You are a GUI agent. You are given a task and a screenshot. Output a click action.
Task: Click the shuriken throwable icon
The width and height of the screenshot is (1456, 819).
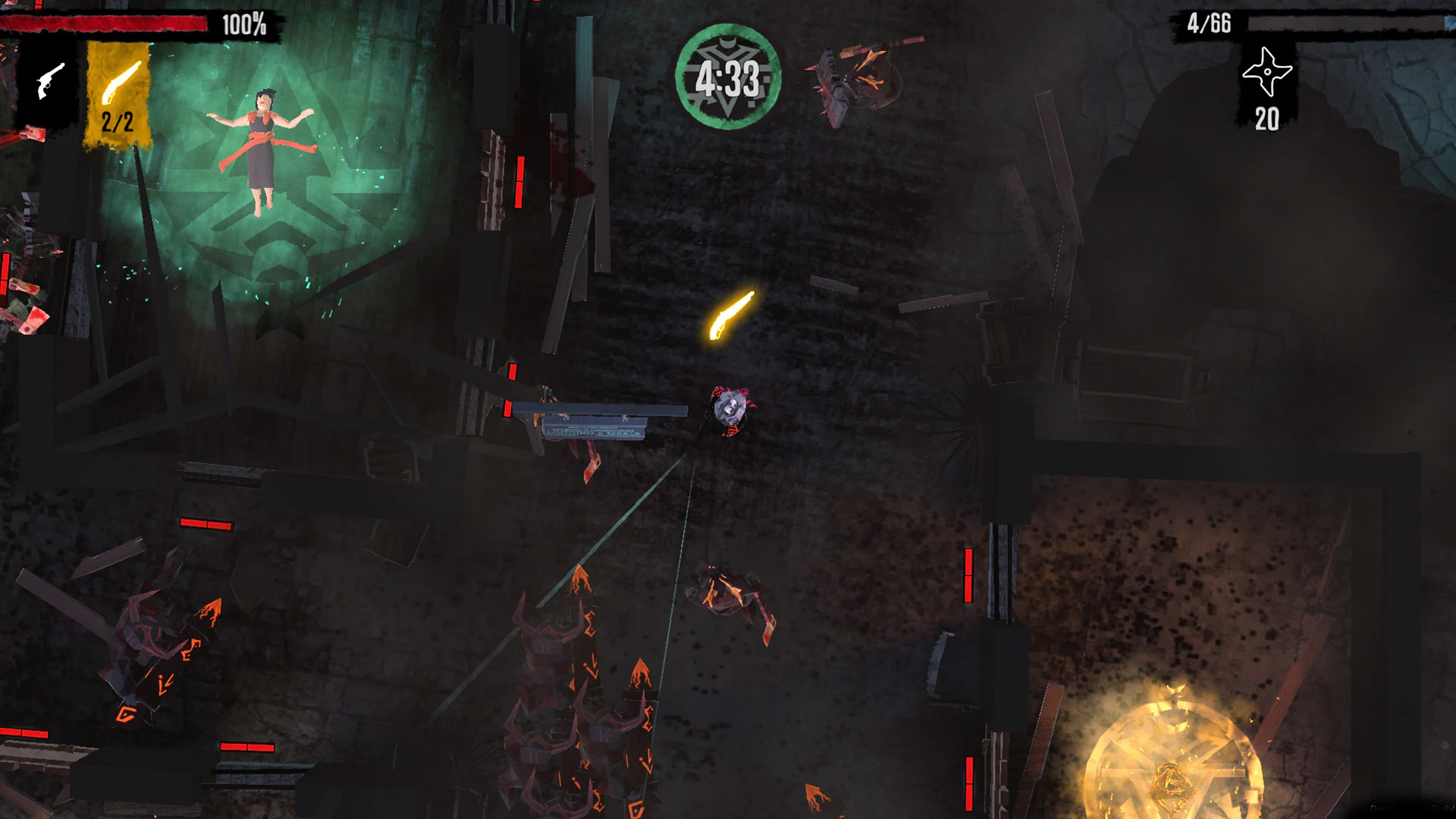pos(1269,71)
